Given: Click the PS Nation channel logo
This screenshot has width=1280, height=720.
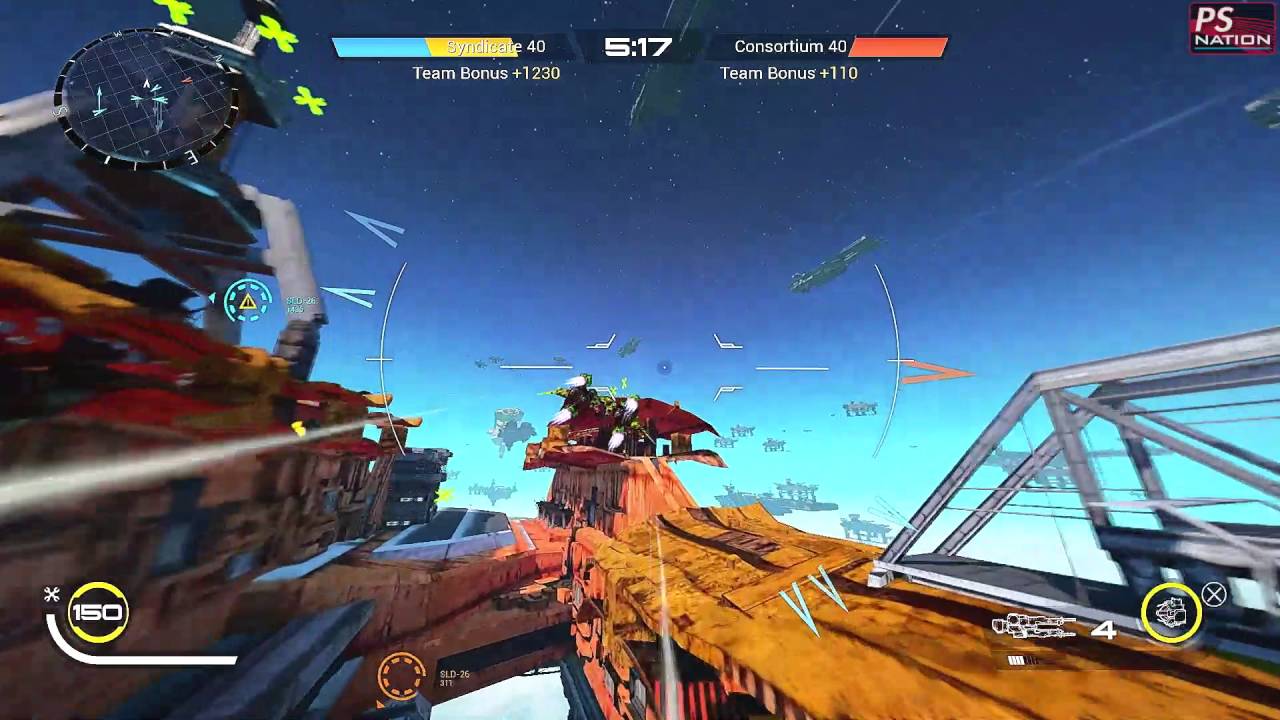Looking at the screenshot, I should point(1231,28).
